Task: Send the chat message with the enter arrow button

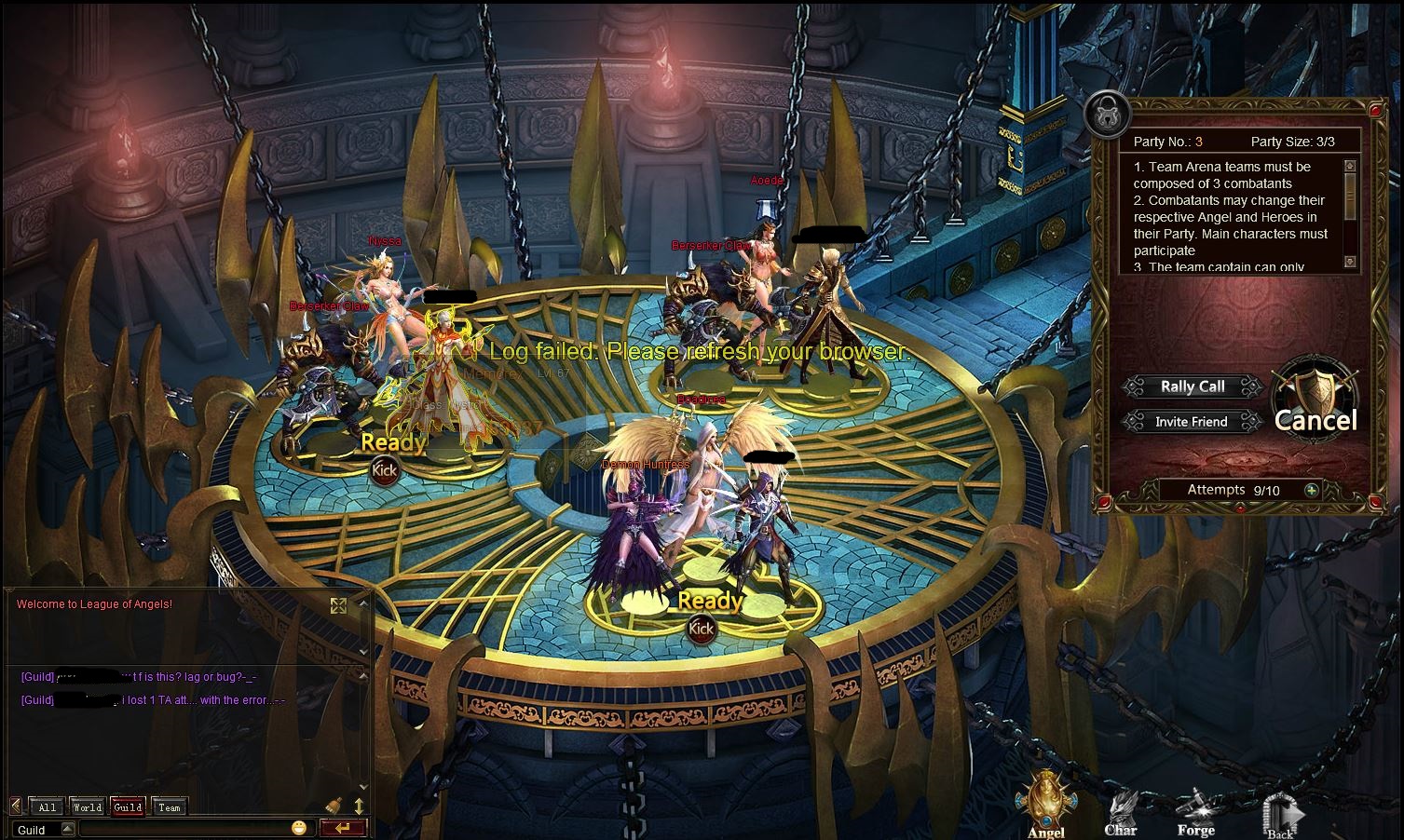Action: point(342,828)
